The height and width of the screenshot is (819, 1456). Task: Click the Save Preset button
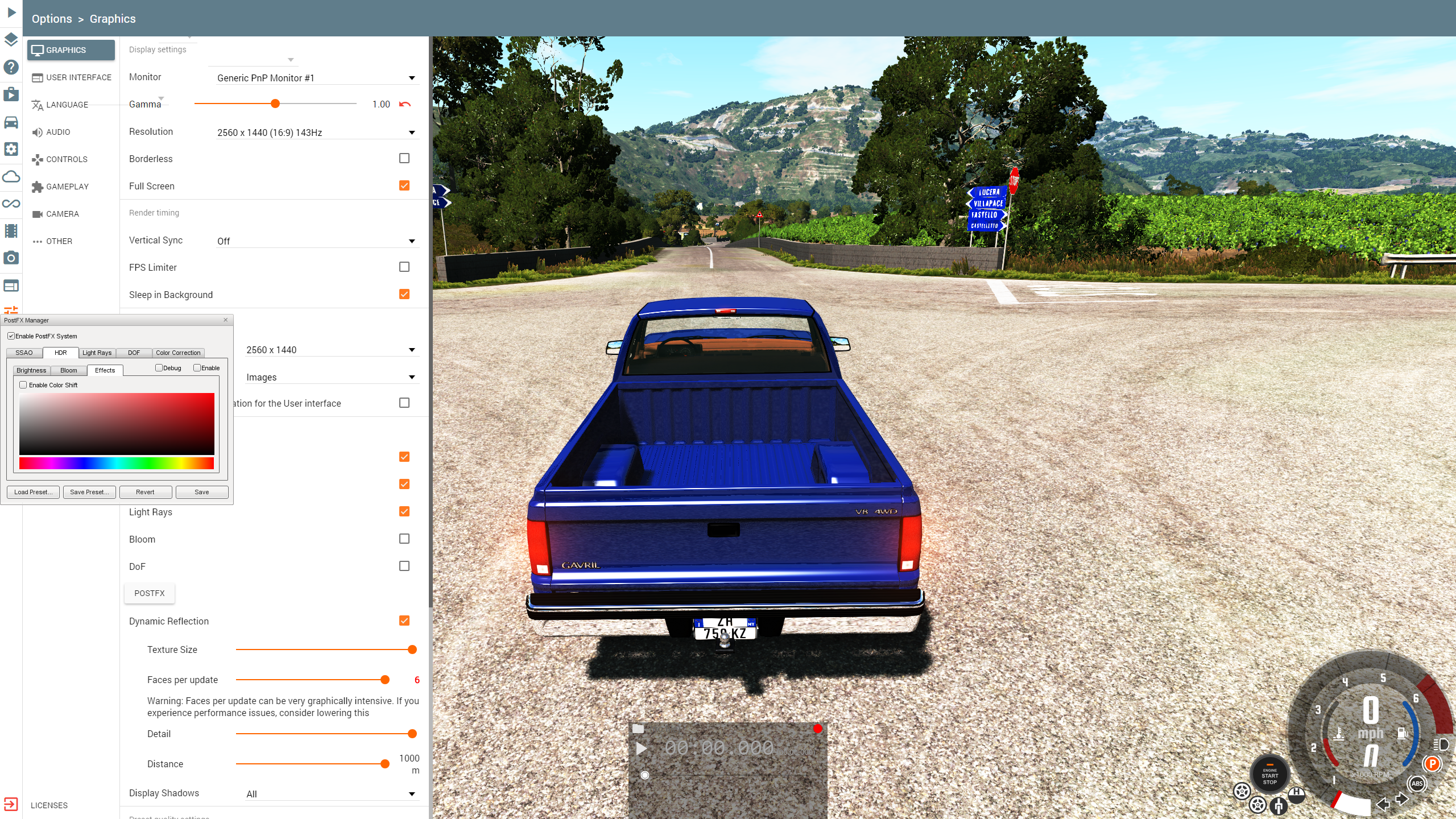click(89, 492)
